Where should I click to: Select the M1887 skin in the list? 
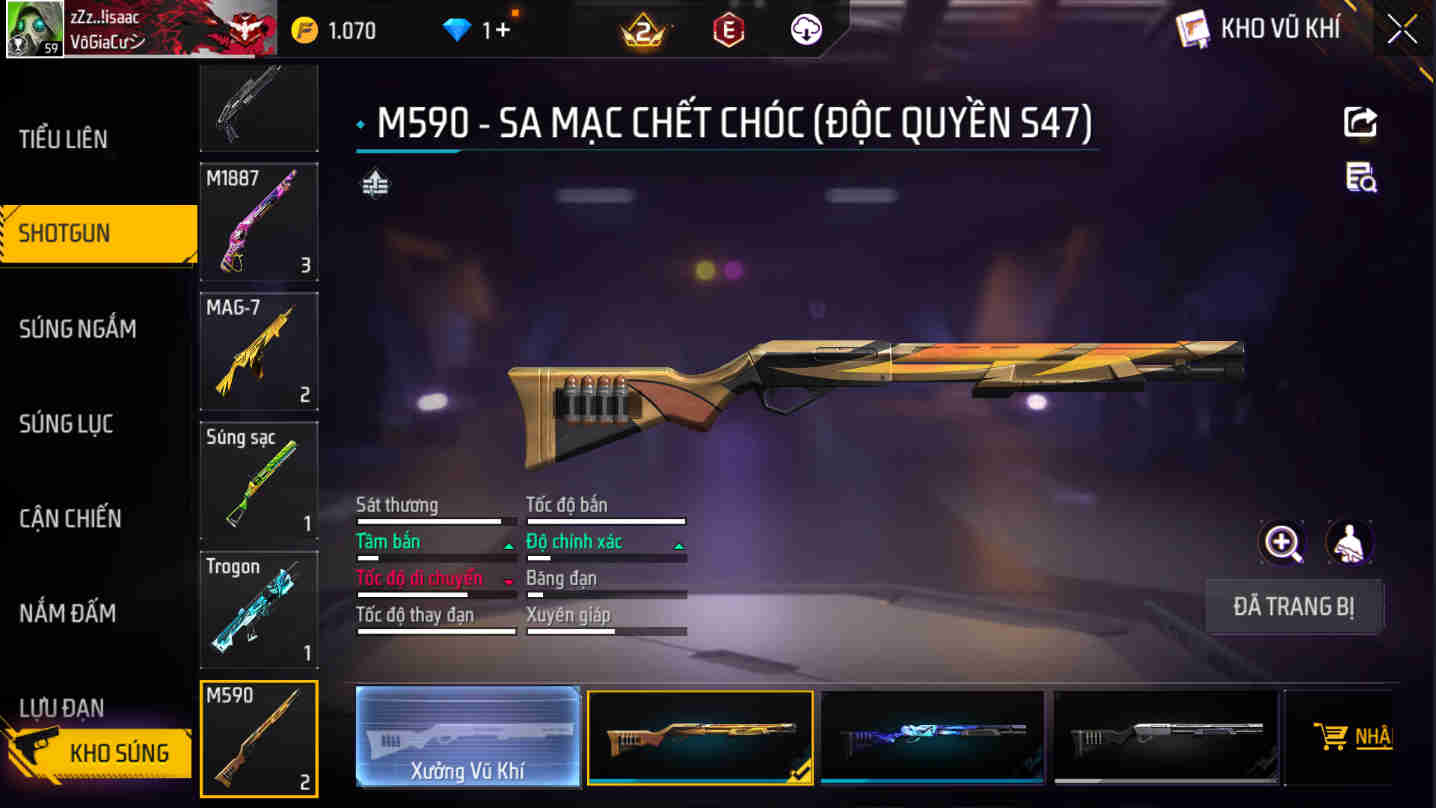coord(258,222)
